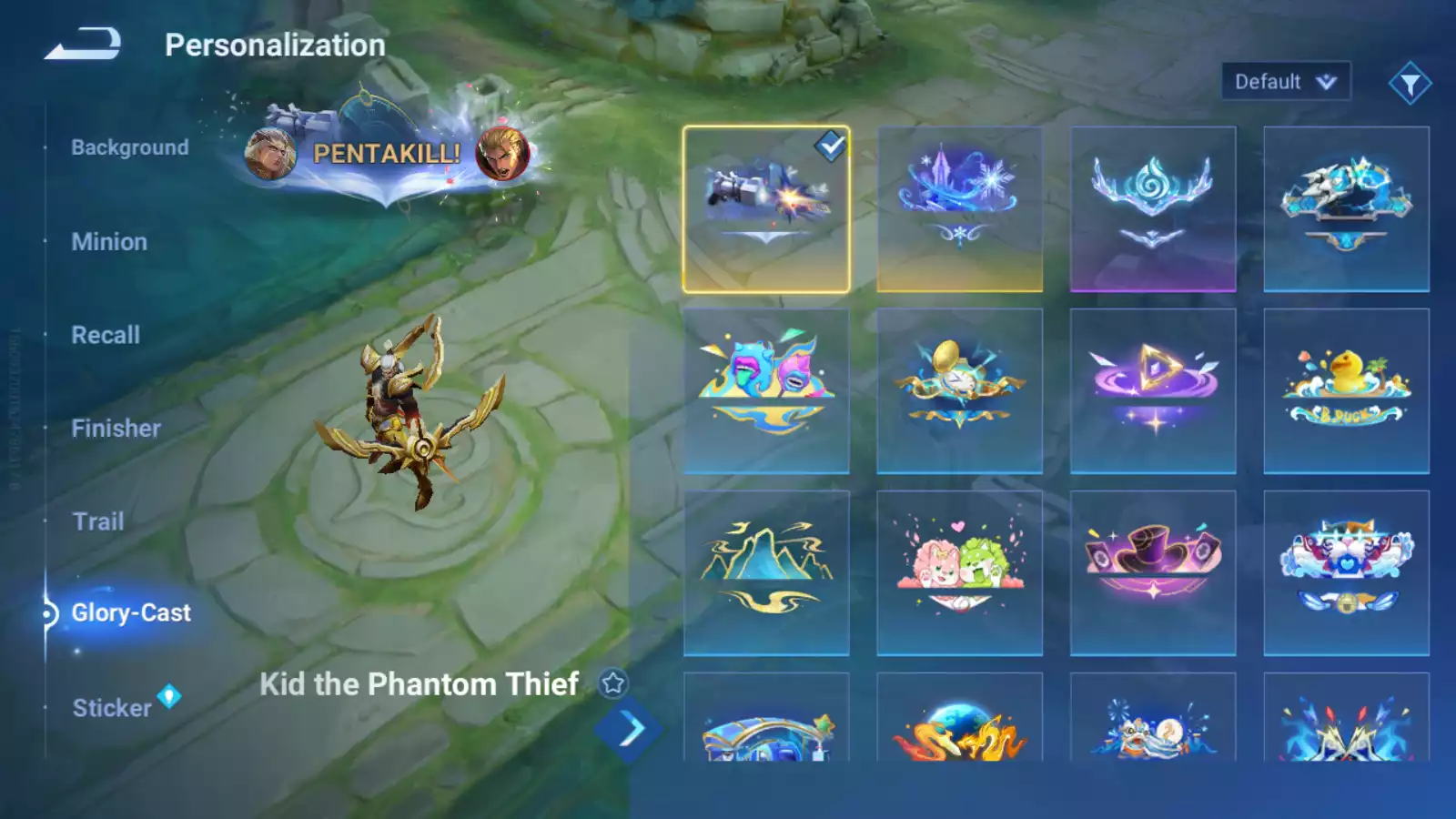Open the filter funnel options
The image size is (1456, 819).
click(x=1410, y=84)
